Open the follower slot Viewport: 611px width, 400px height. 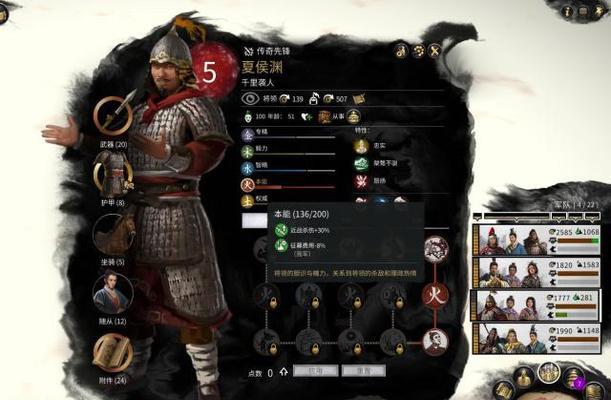click(x=112, y=293)
